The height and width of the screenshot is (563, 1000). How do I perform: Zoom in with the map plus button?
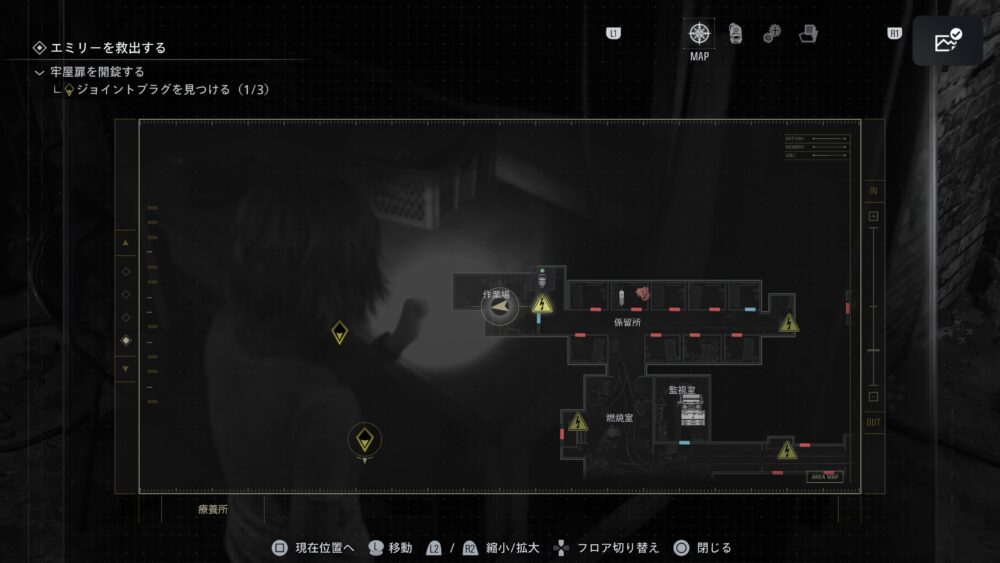pos(873,216)
